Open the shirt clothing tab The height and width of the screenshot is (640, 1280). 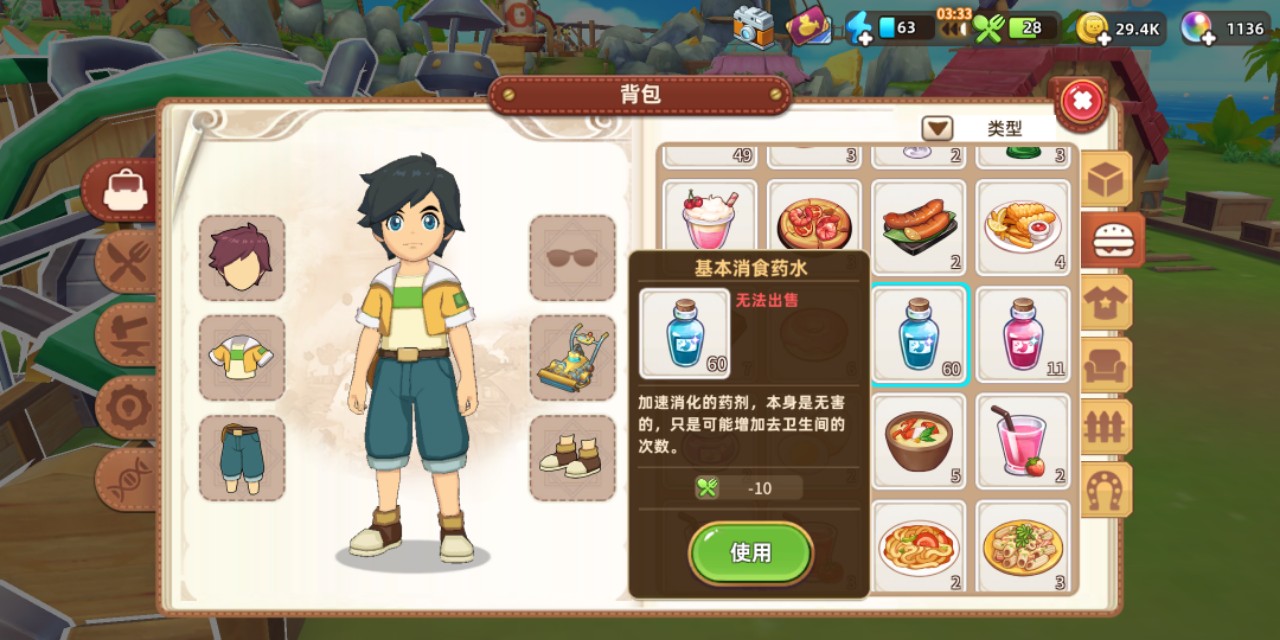(x=1108, y=303)
